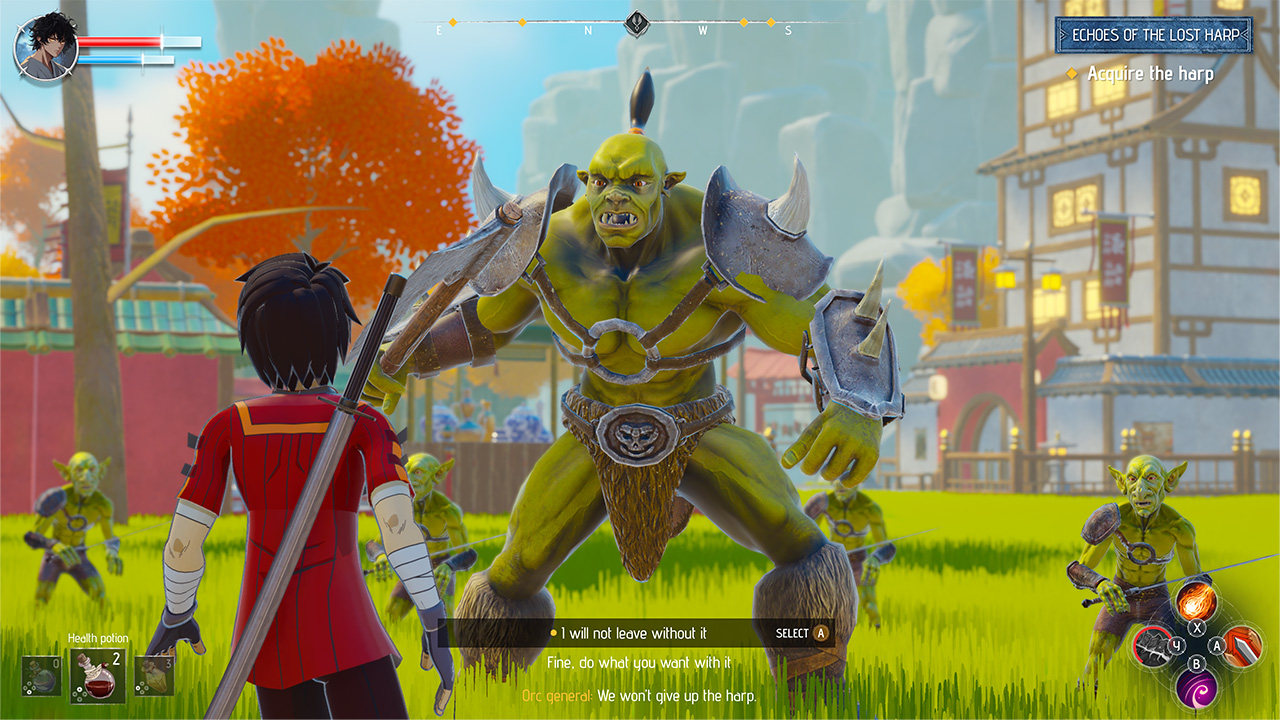Click the B button on the ability wheel
1280x720 pixels.
(1197, 664)
